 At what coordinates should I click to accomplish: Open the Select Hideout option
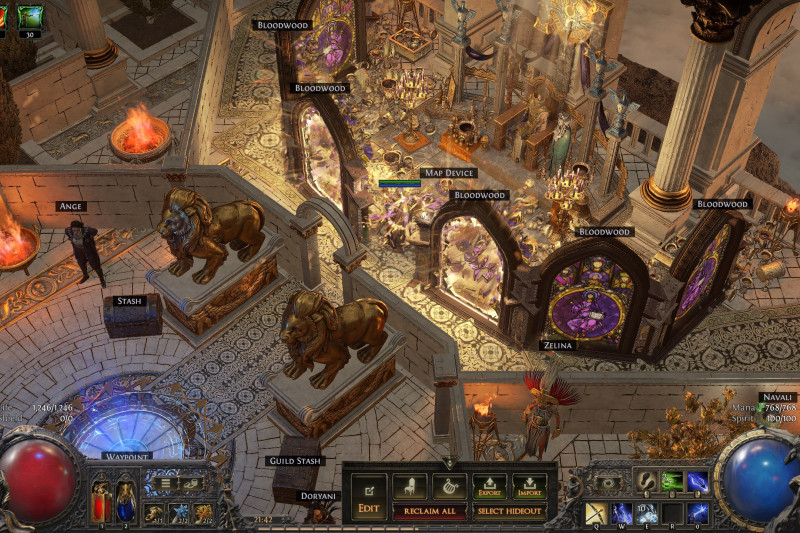coord(510,511)
